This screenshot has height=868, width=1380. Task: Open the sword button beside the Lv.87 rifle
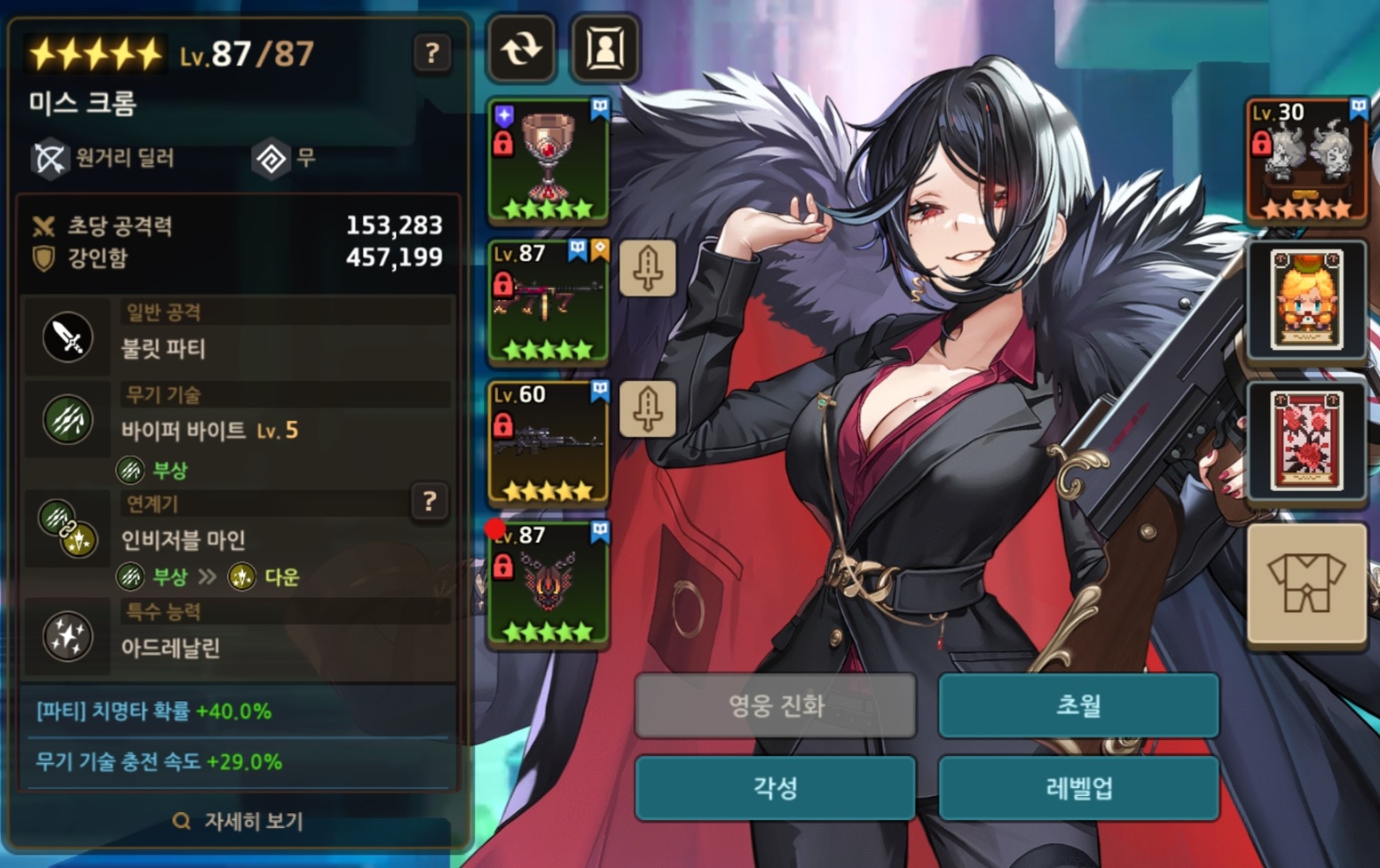648,267
